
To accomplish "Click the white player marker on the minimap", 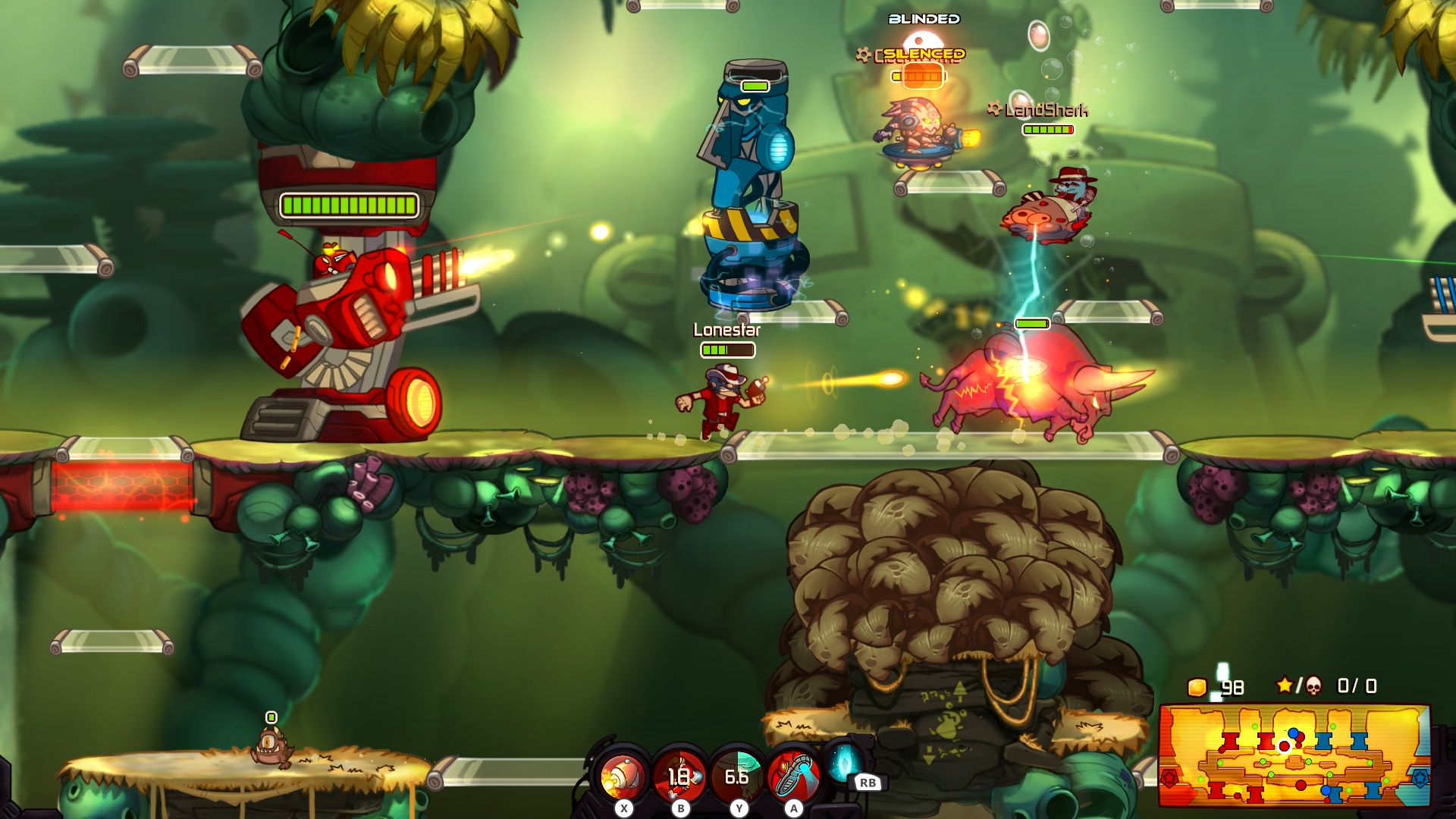I will point(1283,745).
